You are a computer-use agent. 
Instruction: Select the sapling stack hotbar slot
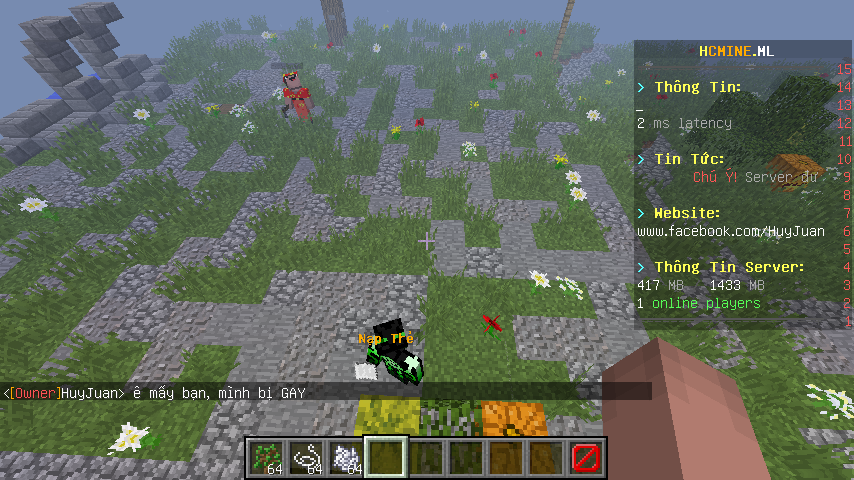click(x=266, y=459)
